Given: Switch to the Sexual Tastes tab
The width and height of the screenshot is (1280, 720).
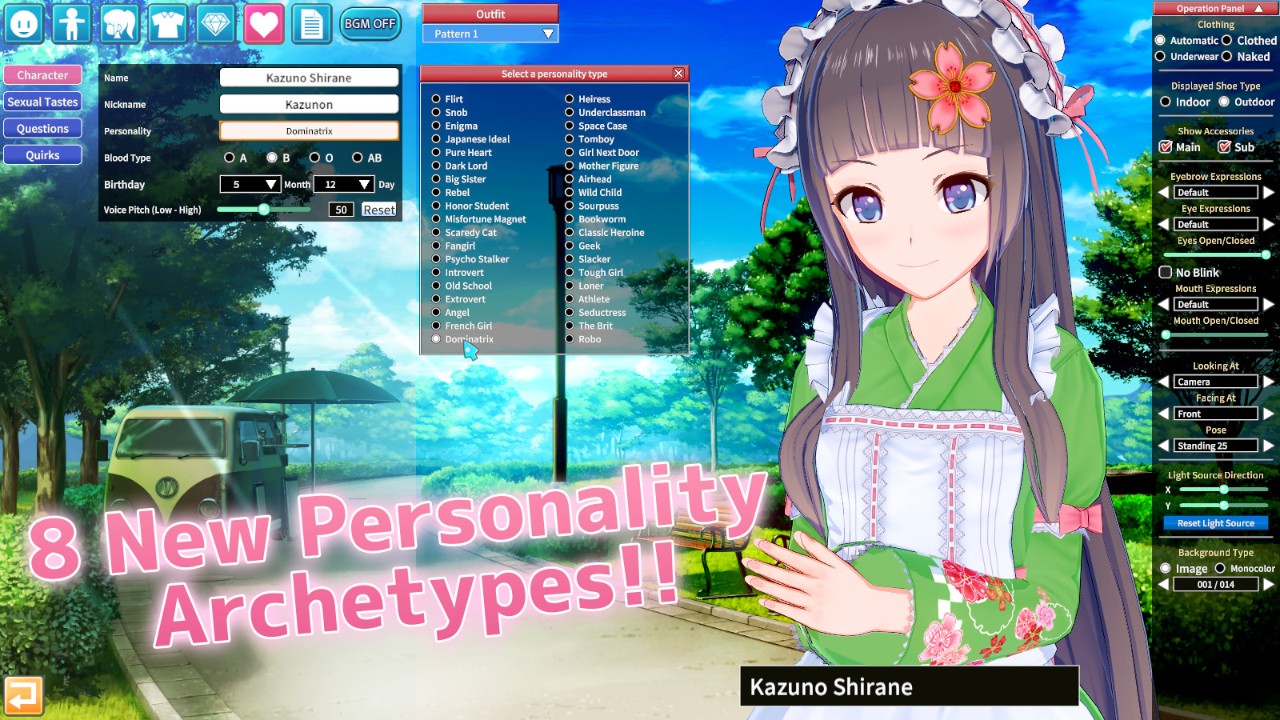Looking at the screenshot, I should point(42,102).
